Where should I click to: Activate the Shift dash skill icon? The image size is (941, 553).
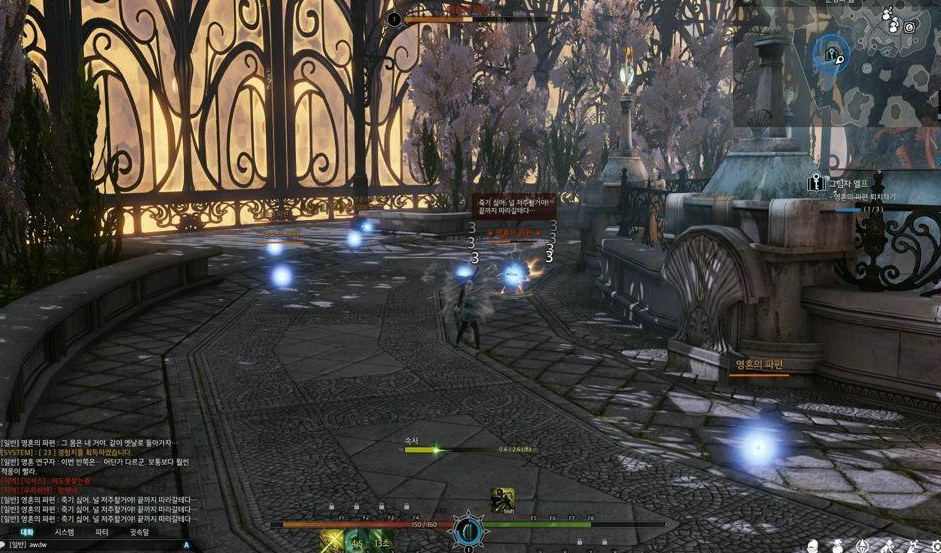[502, 499]
